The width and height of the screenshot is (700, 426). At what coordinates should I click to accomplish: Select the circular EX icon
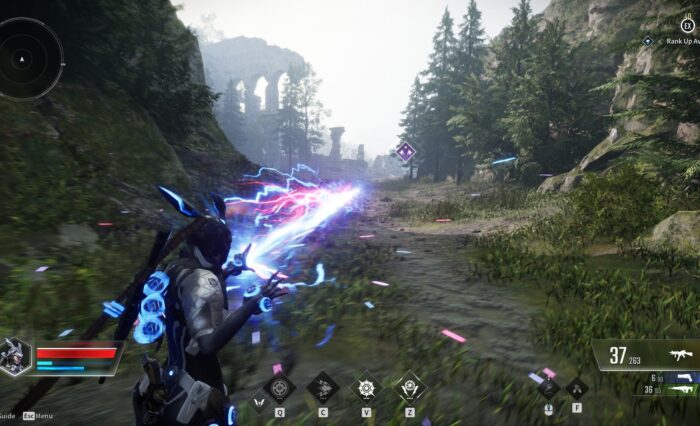tap(687, 23)
